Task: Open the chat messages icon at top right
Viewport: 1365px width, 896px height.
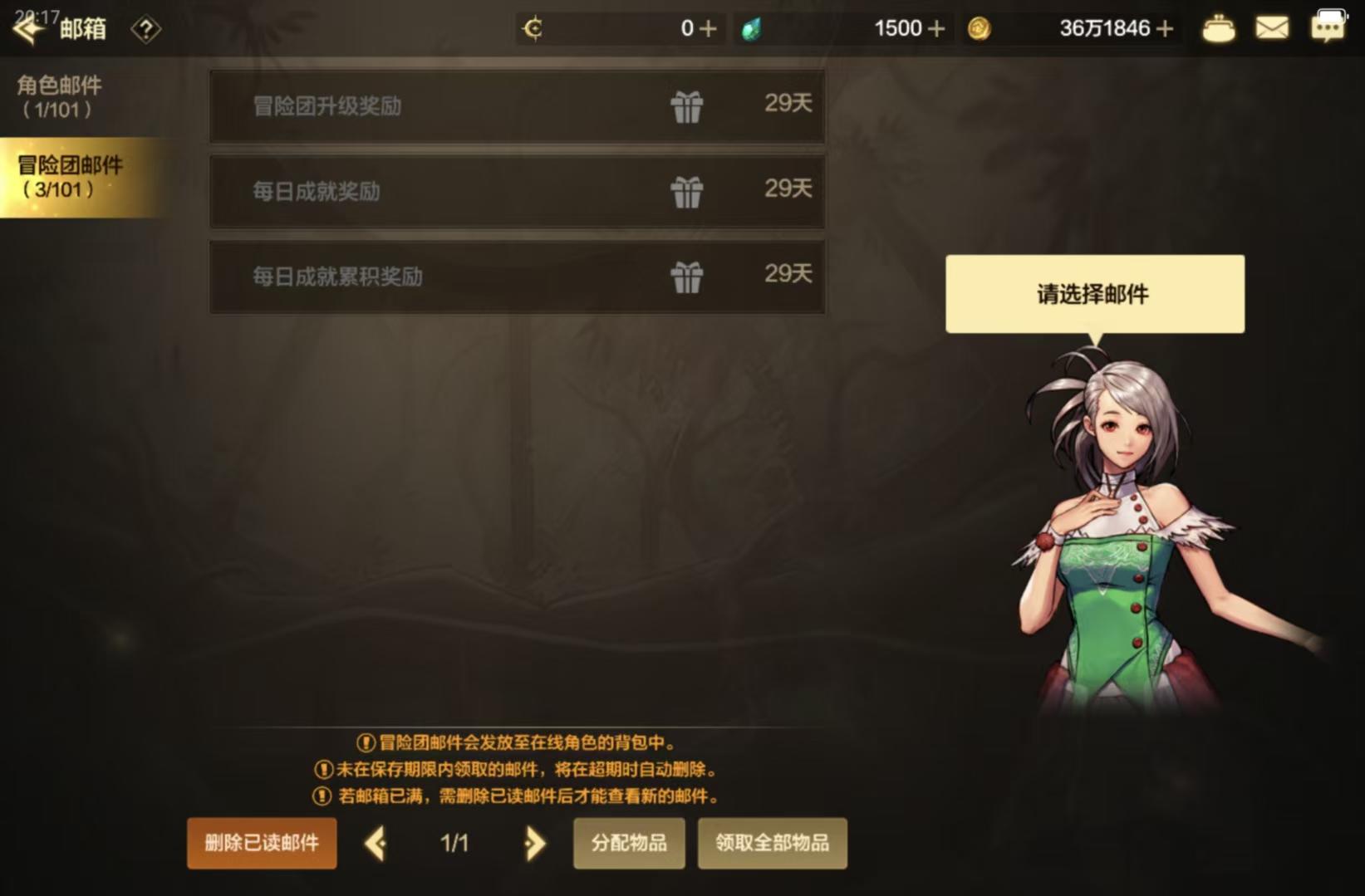Action: point(1329,25)
